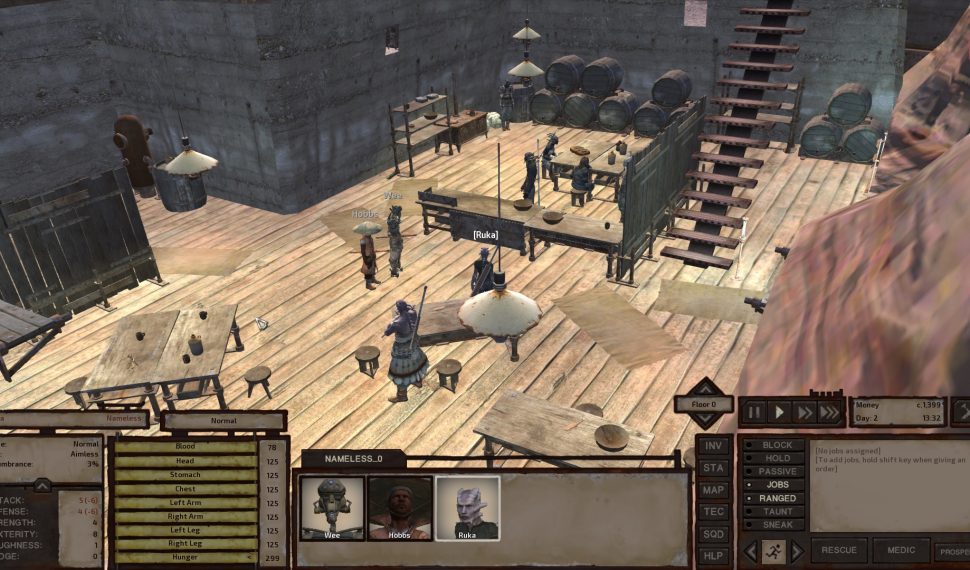The width and height of the screenshot is (970, 570).
Task: Toggle the BLOCK stance
Action: pyautogui.click(x=777, y=445)
